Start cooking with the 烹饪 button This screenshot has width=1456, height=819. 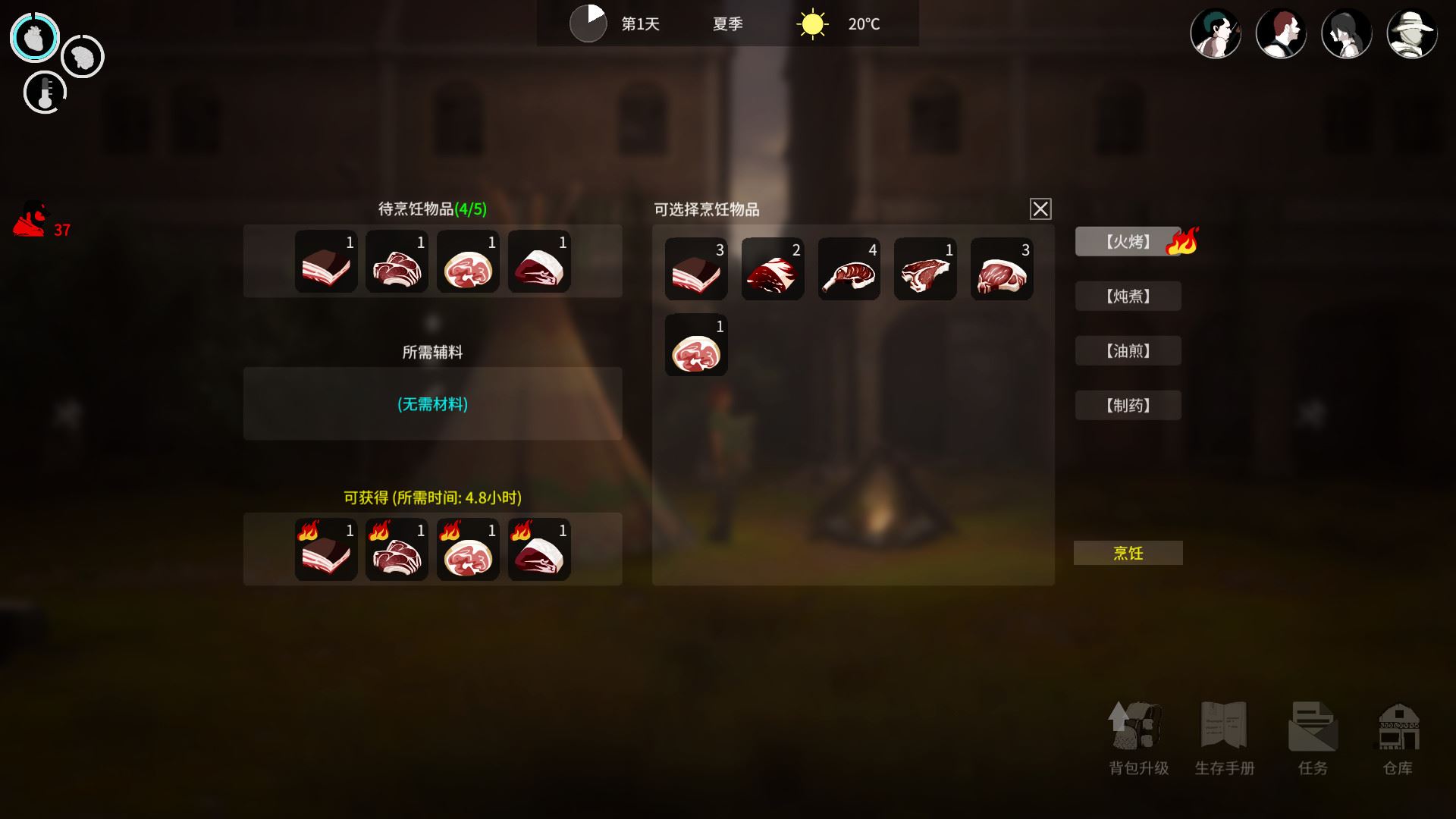coord(1128,553)
